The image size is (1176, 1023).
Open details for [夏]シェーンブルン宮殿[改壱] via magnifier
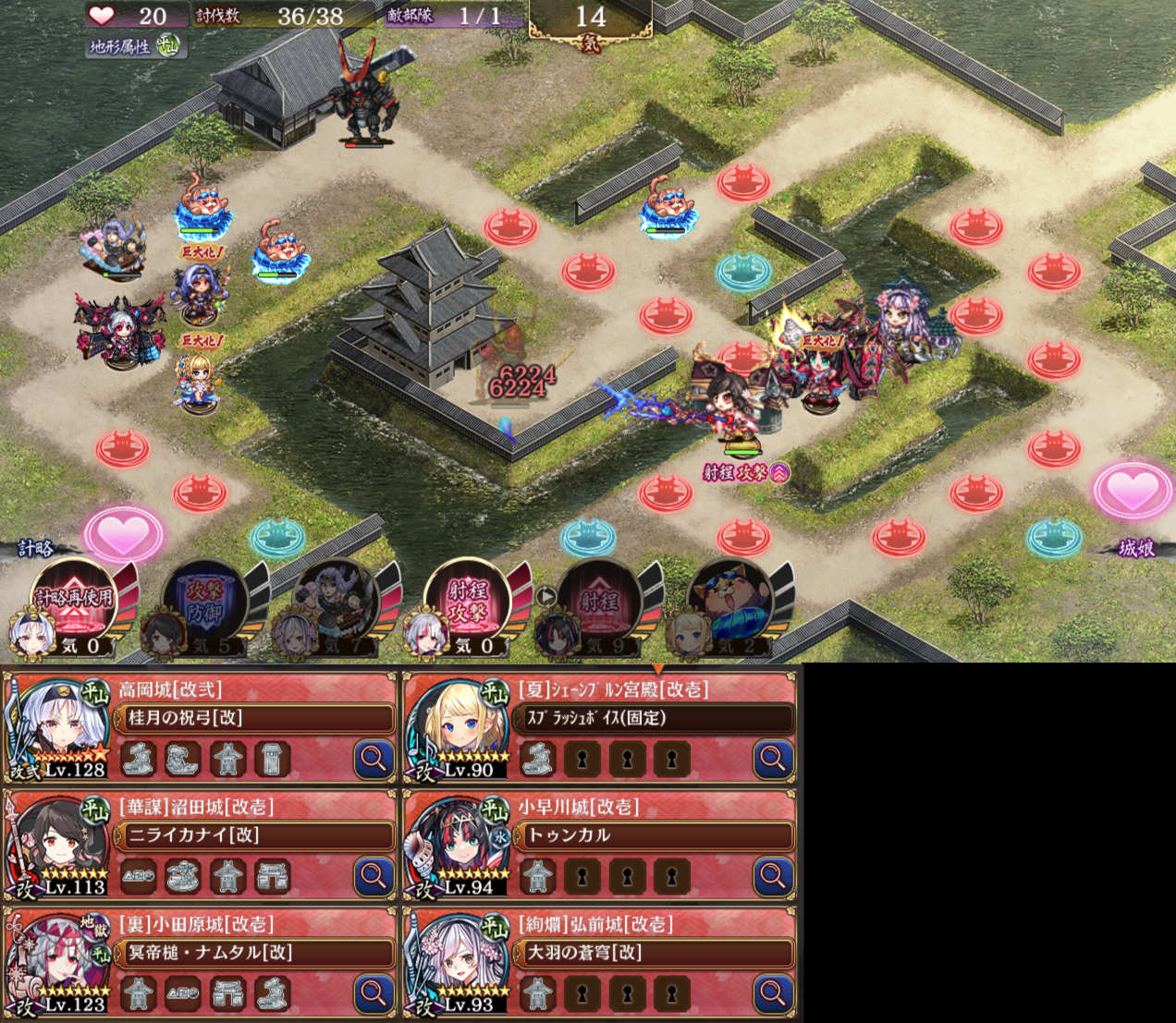(773, 759)
